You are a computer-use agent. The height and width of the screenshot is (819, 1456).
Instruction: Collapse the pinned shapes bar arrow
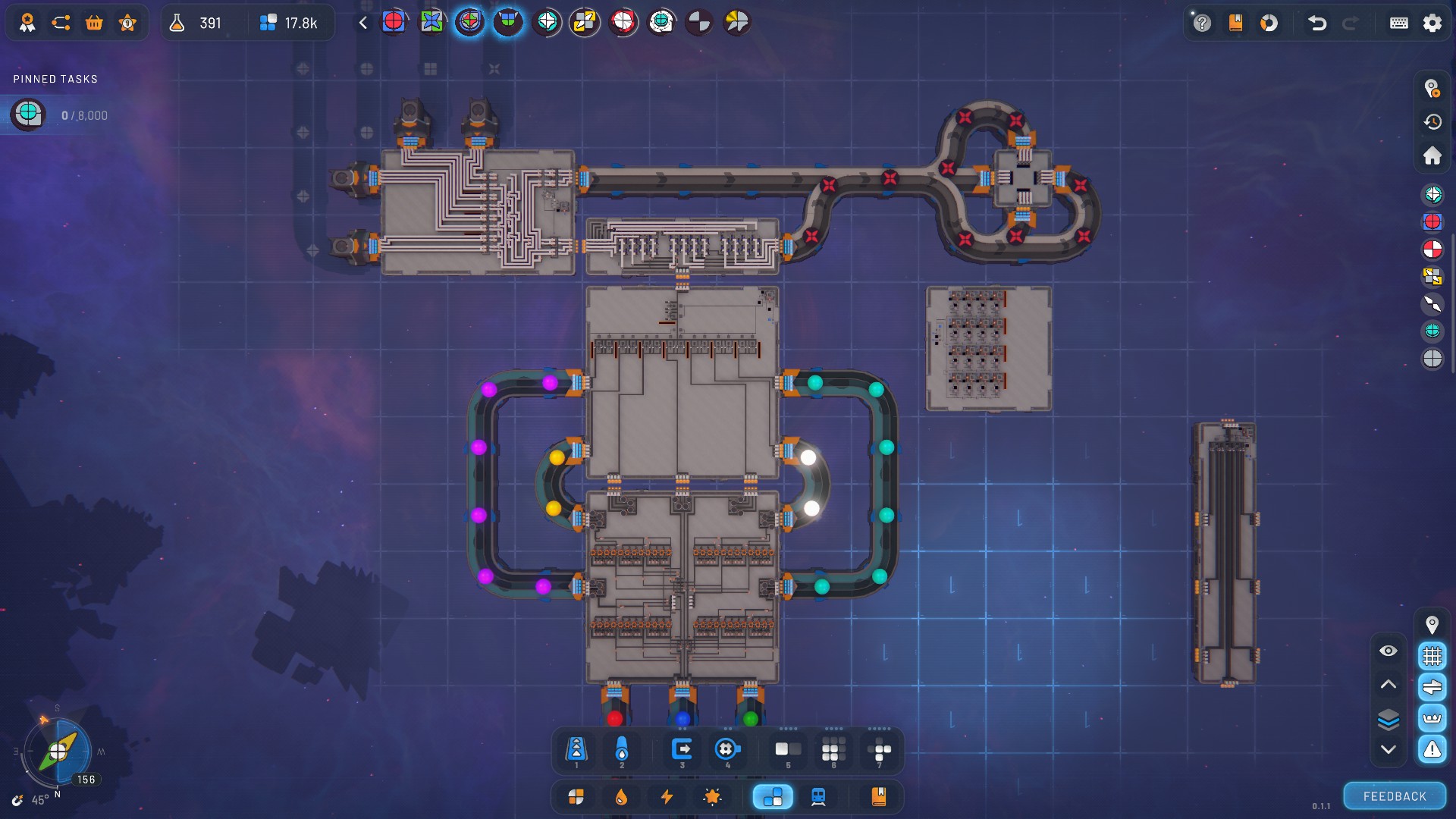pyautogui.click(x=363, y=23)
